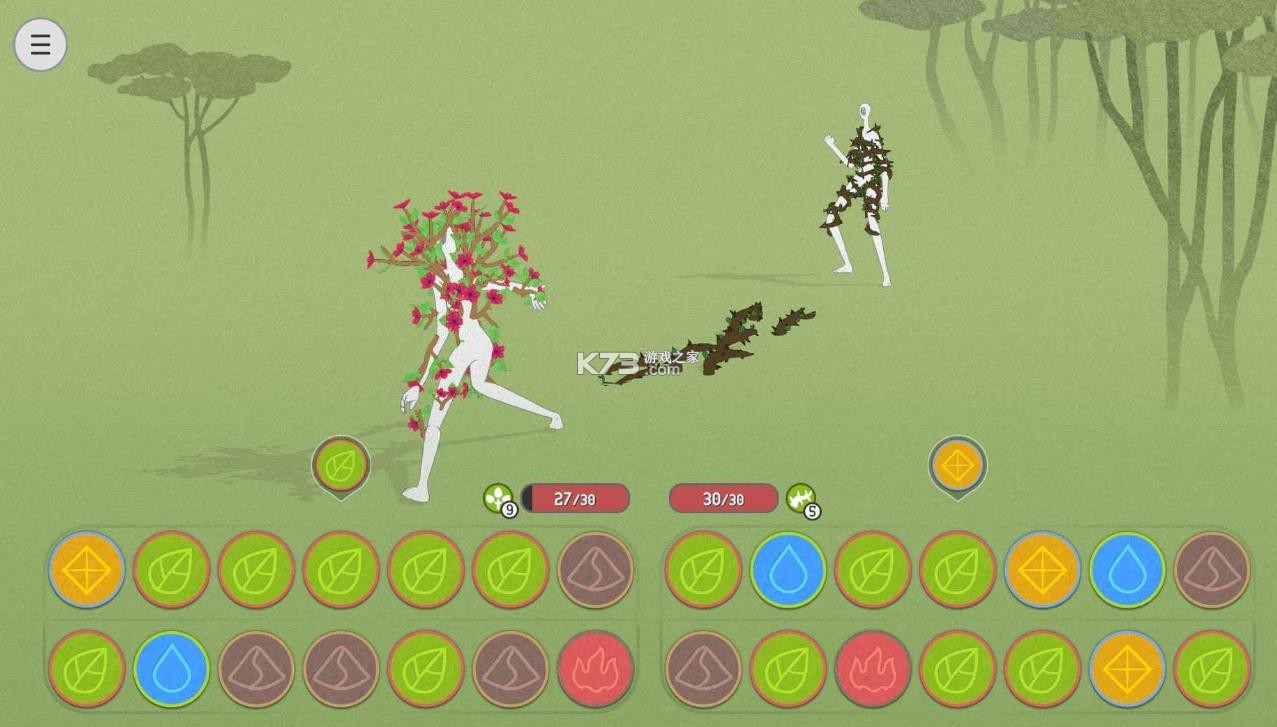Choose the red fire token on player's board
The height and width of the screenshot is (727, 1277).
click(x=596, y=668)
